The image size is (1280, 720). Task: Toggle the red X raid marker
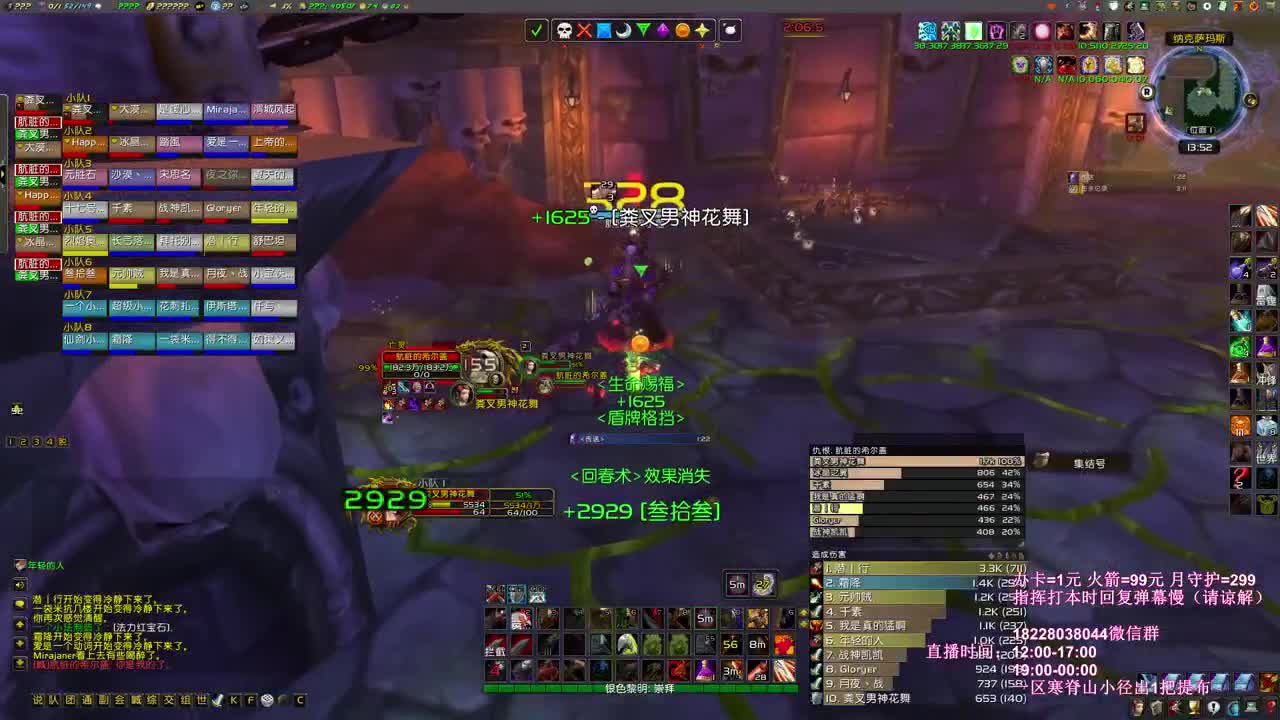click(583, 31)
